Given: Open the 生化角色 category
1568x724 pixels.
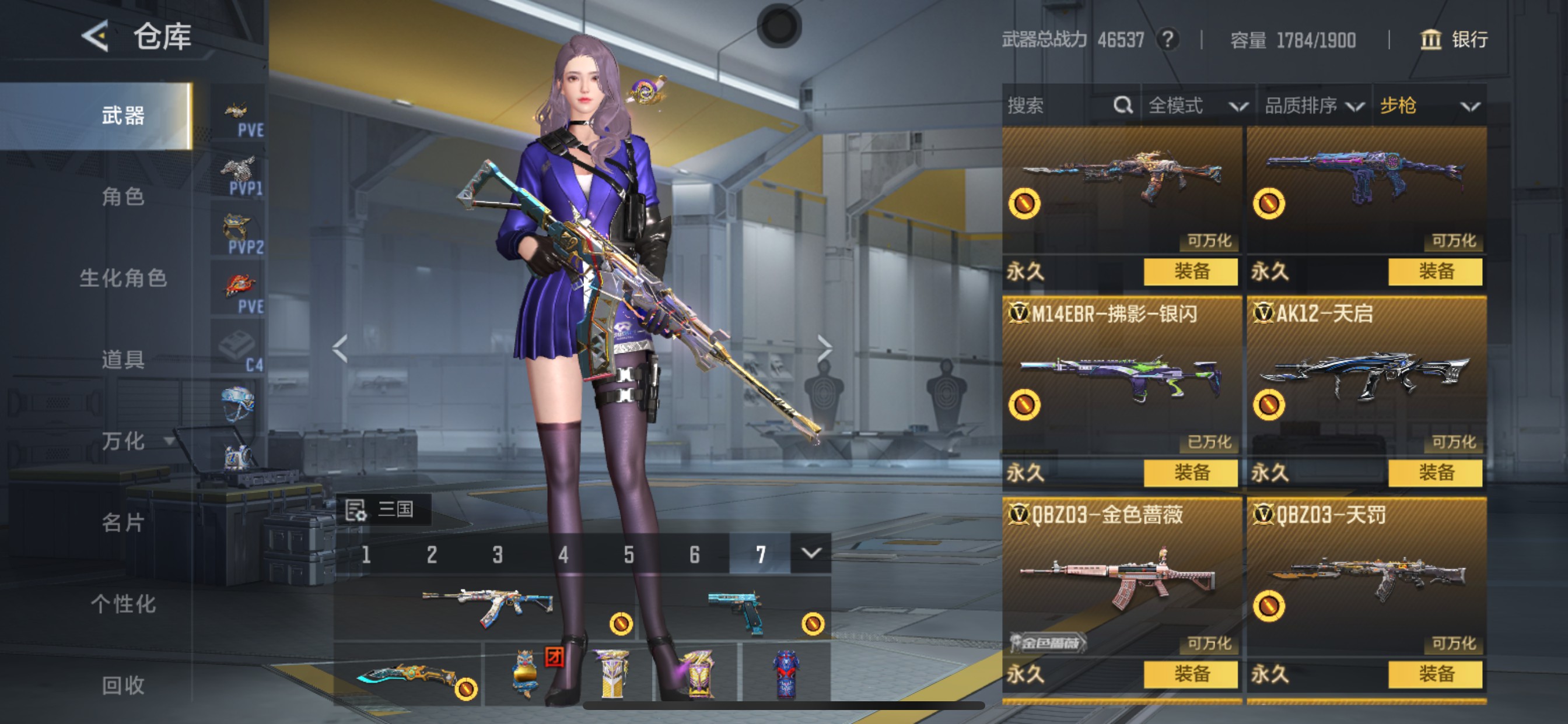Looking at the screenshot, I should tap(123, 278).
